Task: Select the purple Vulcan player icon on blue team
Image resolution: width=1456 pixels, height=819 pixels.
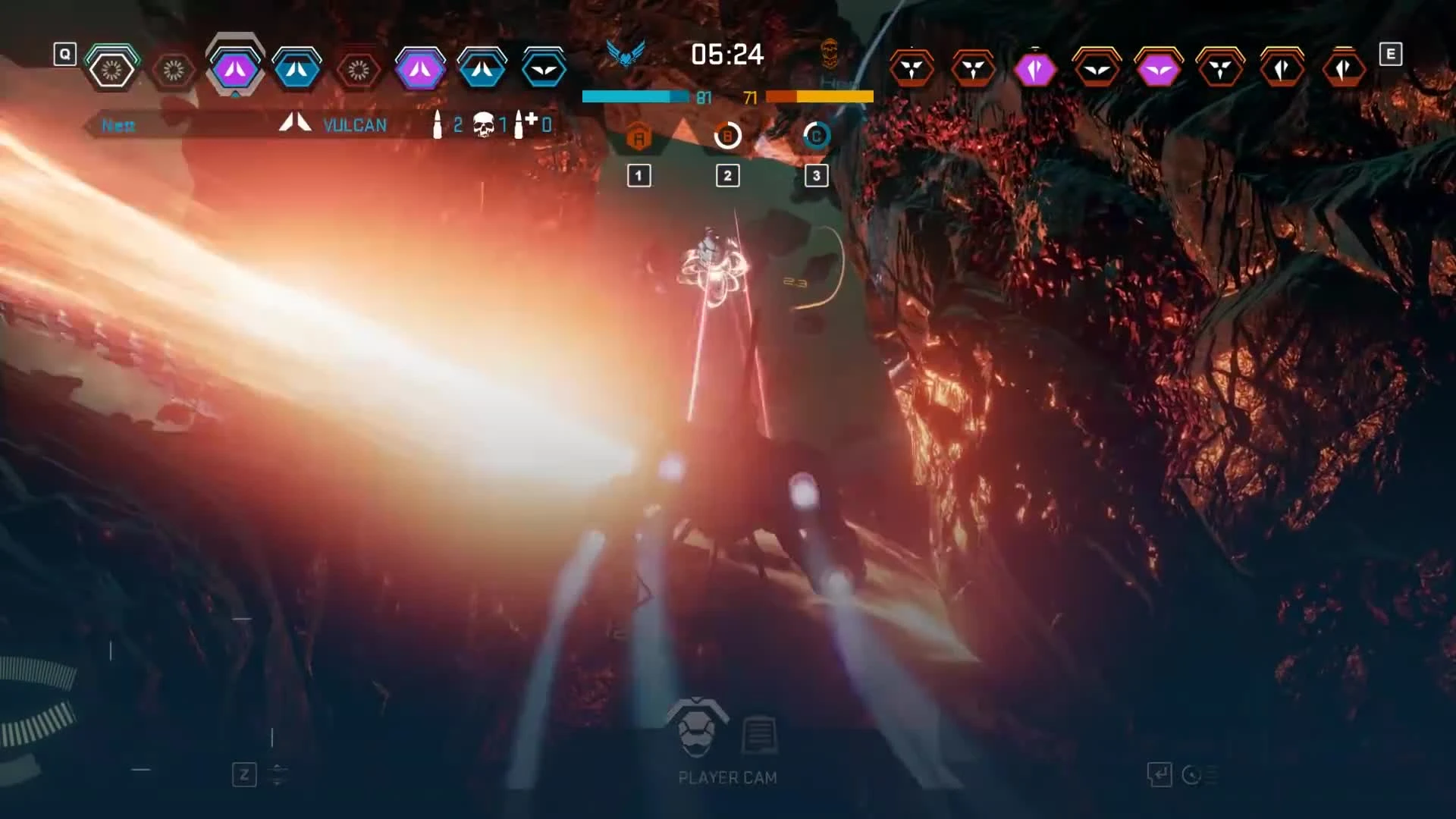Action: [x=235, y=67]
